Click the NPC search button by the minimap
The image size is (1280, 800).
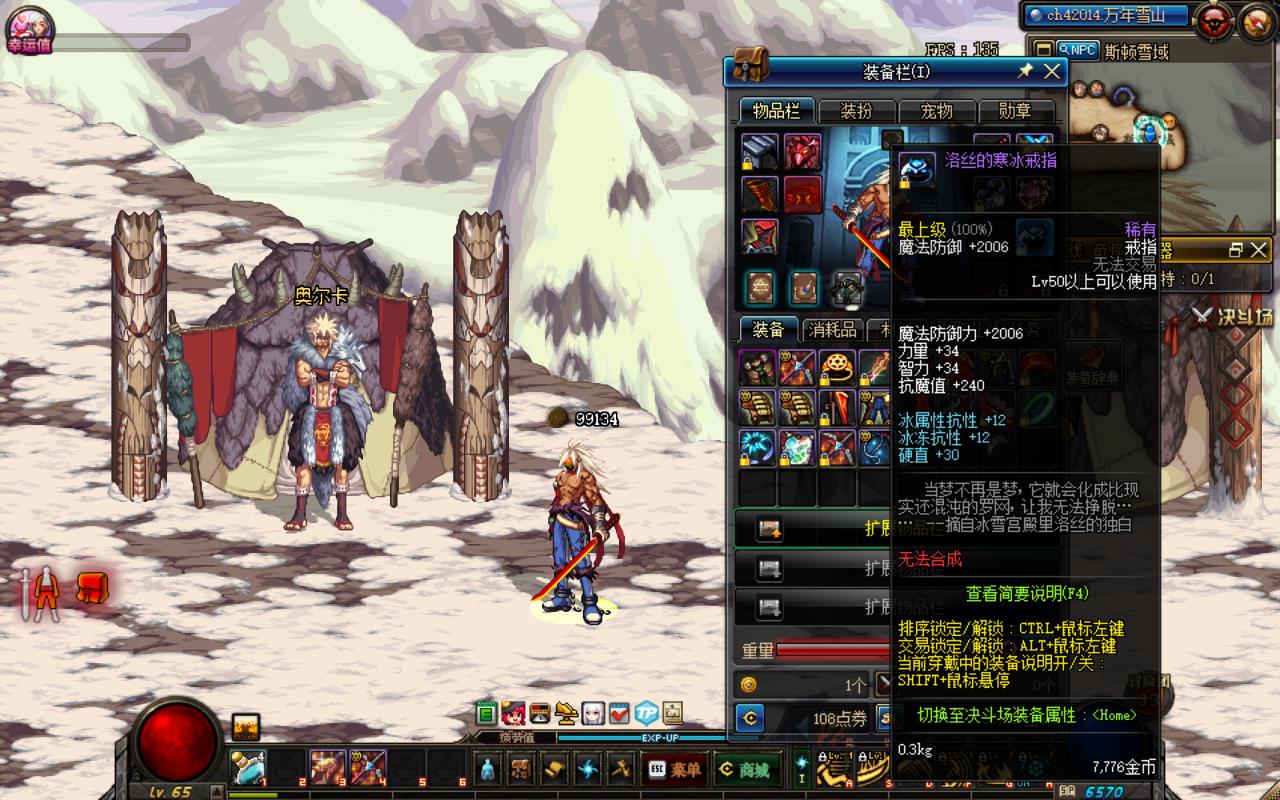[1077, 50]
